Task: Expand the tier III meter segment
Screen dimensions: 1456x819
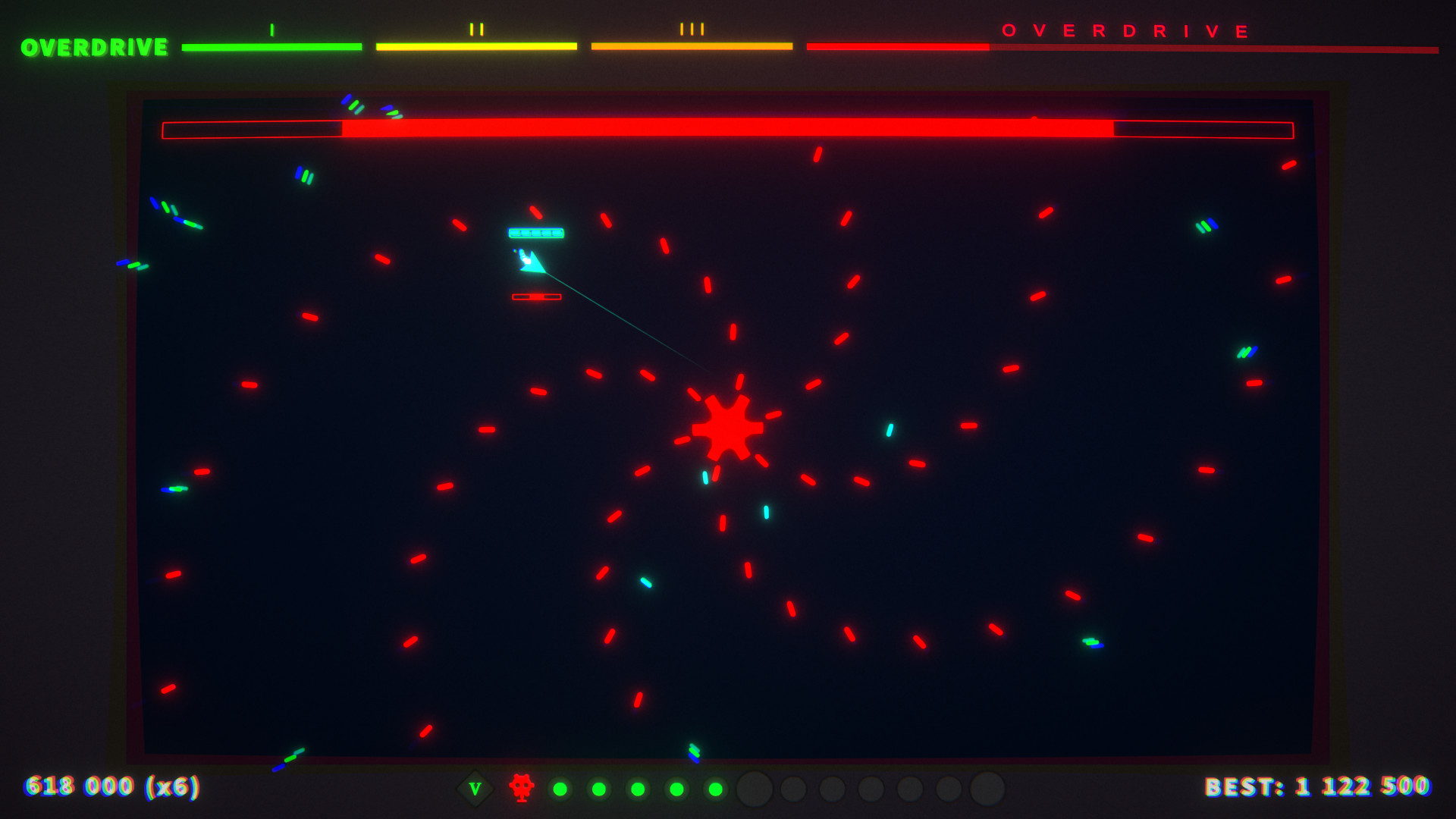Action: coord(692,46)
